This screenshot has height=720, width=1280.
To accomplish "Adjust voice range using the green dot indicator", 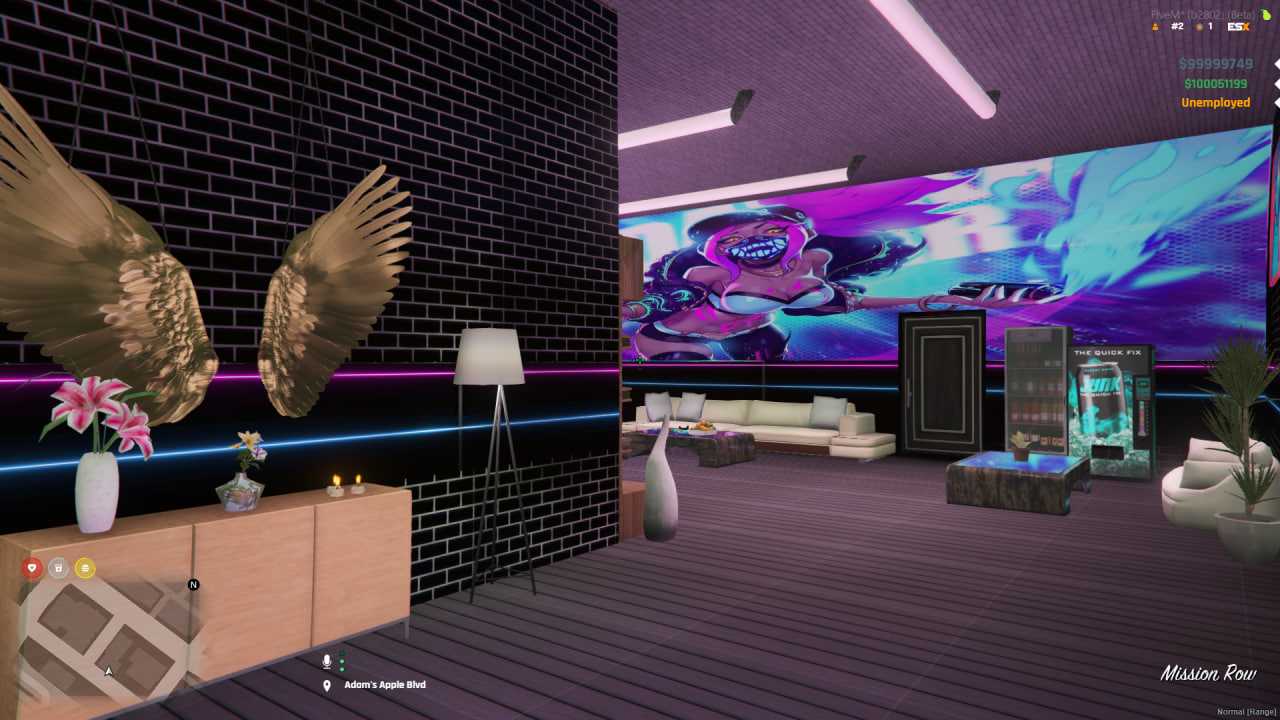I will click(342, 662).
